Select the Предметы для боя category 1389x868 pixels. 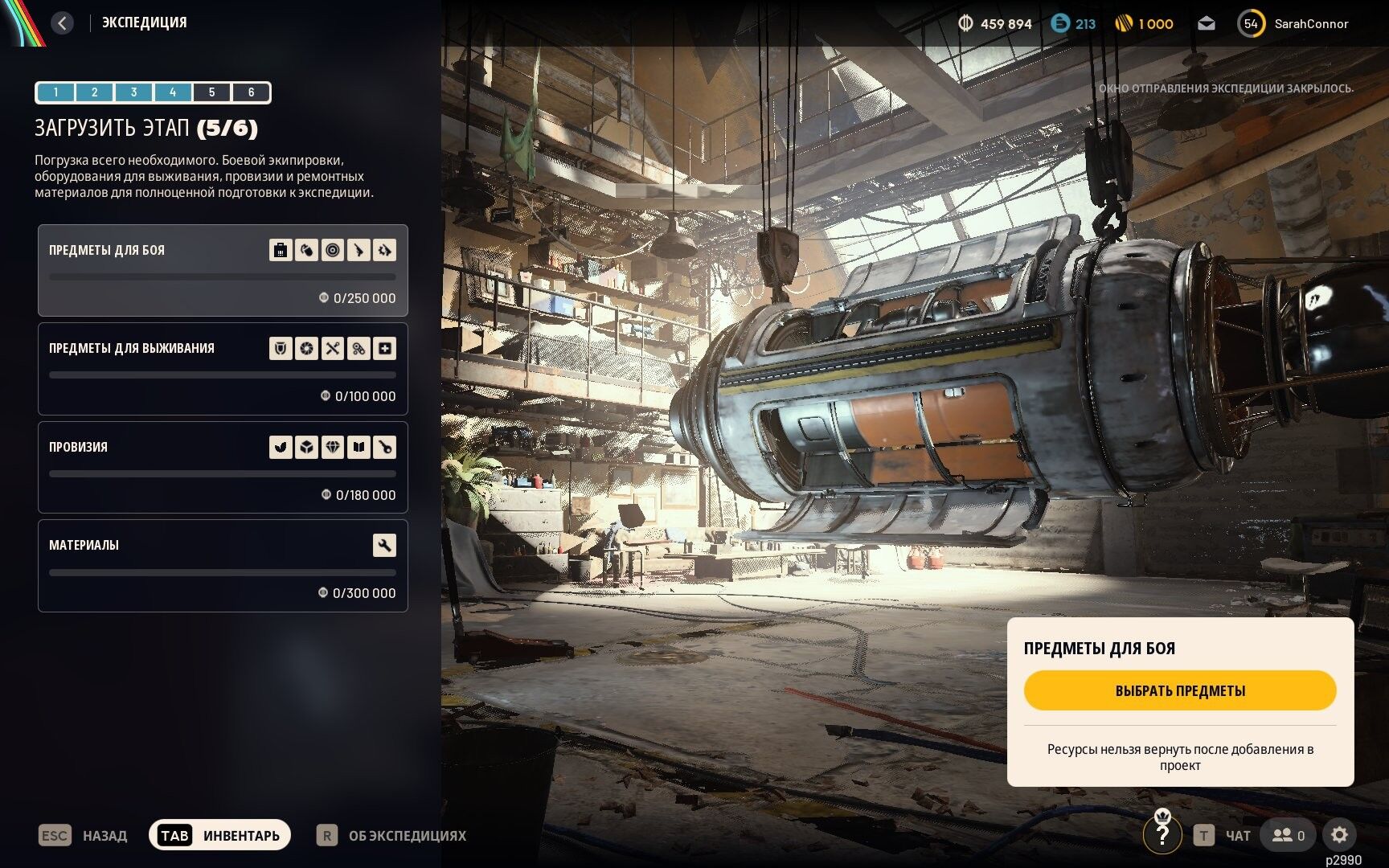point(223,270)
